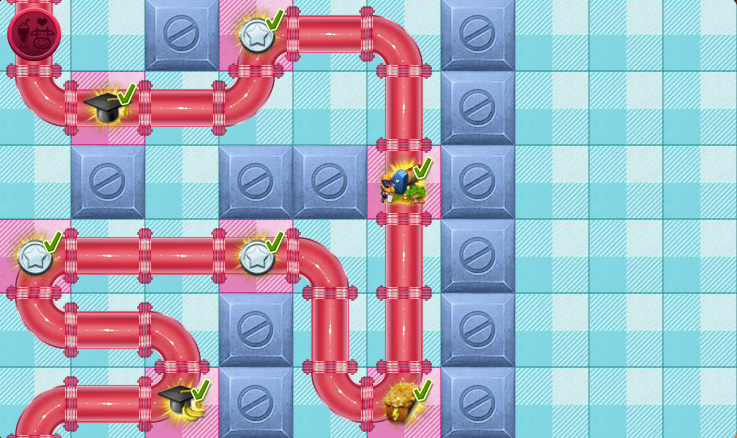Choose the graduation cap with bananas level

pos(181,402)
